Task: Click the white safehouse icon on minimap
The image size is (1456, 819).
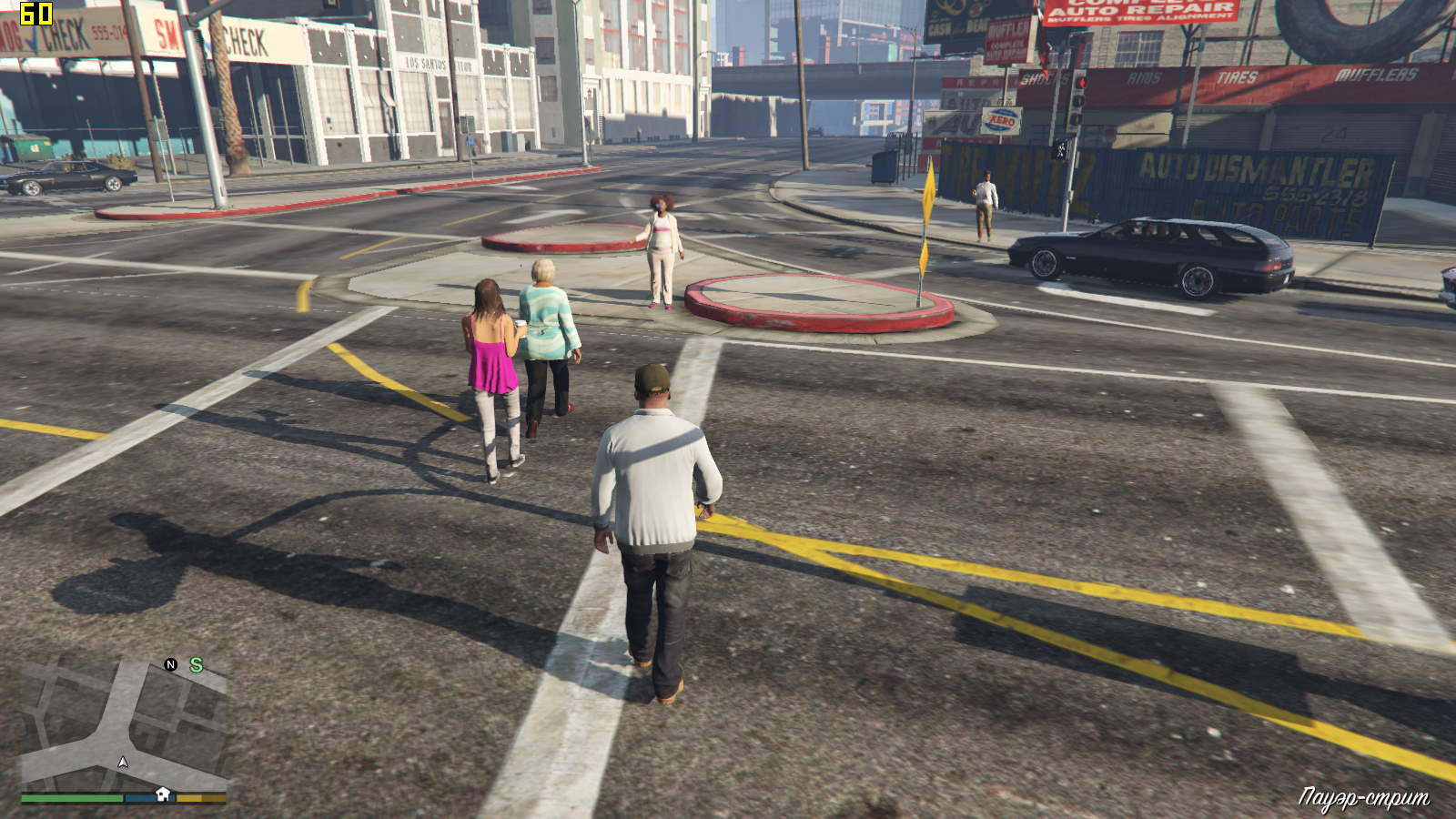Action: coord(163,794)
